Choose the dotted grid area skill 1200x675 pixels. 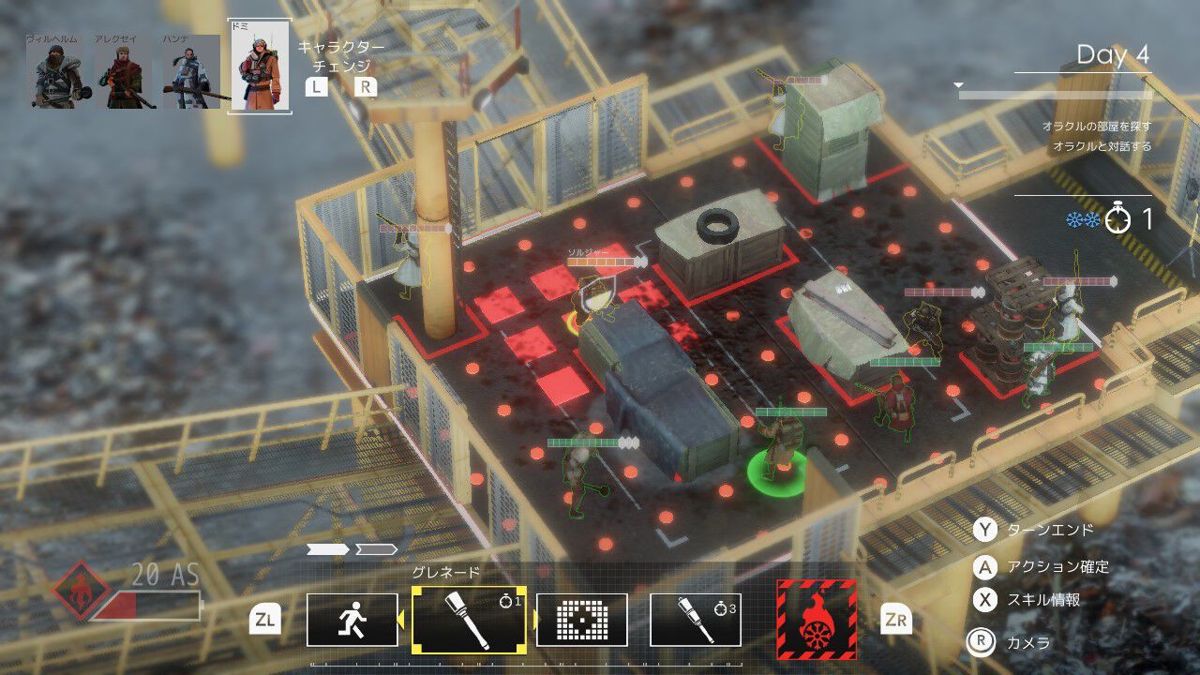click(582, 620)
